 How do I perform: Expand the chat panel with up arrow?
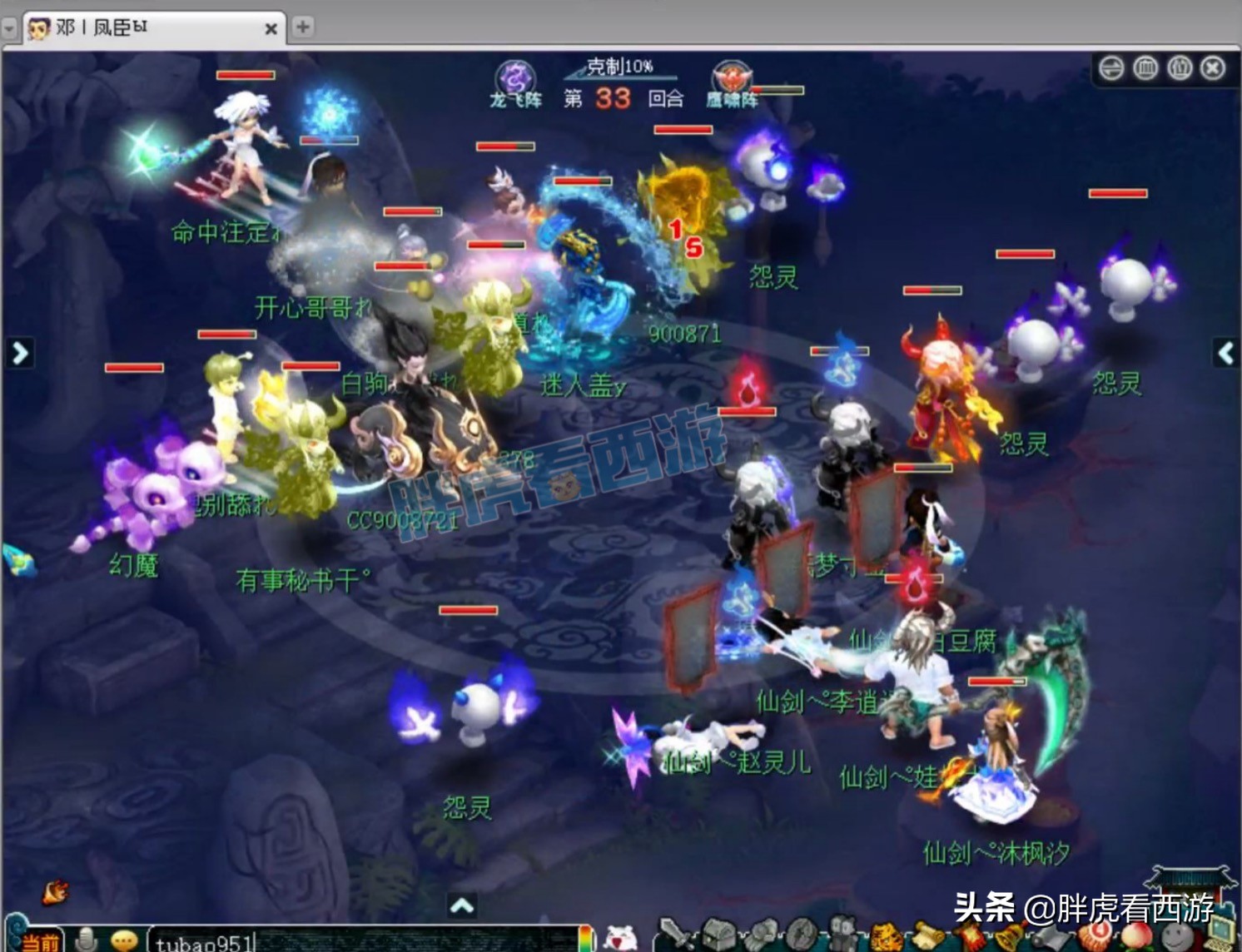[462, 905]
